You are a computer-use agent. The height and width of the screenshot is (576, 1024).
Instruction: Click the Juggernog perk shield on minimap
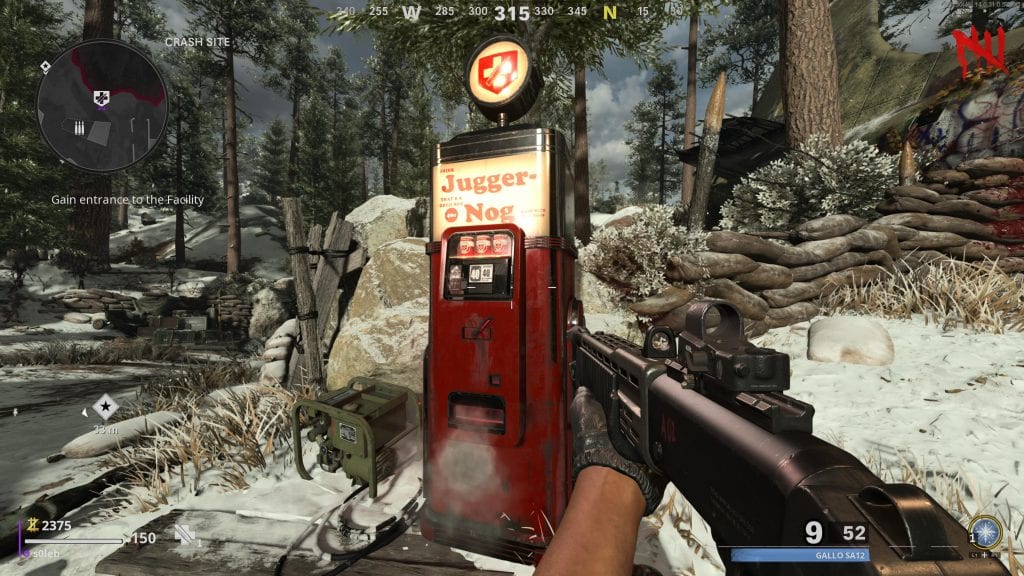[x=102, y=97]
